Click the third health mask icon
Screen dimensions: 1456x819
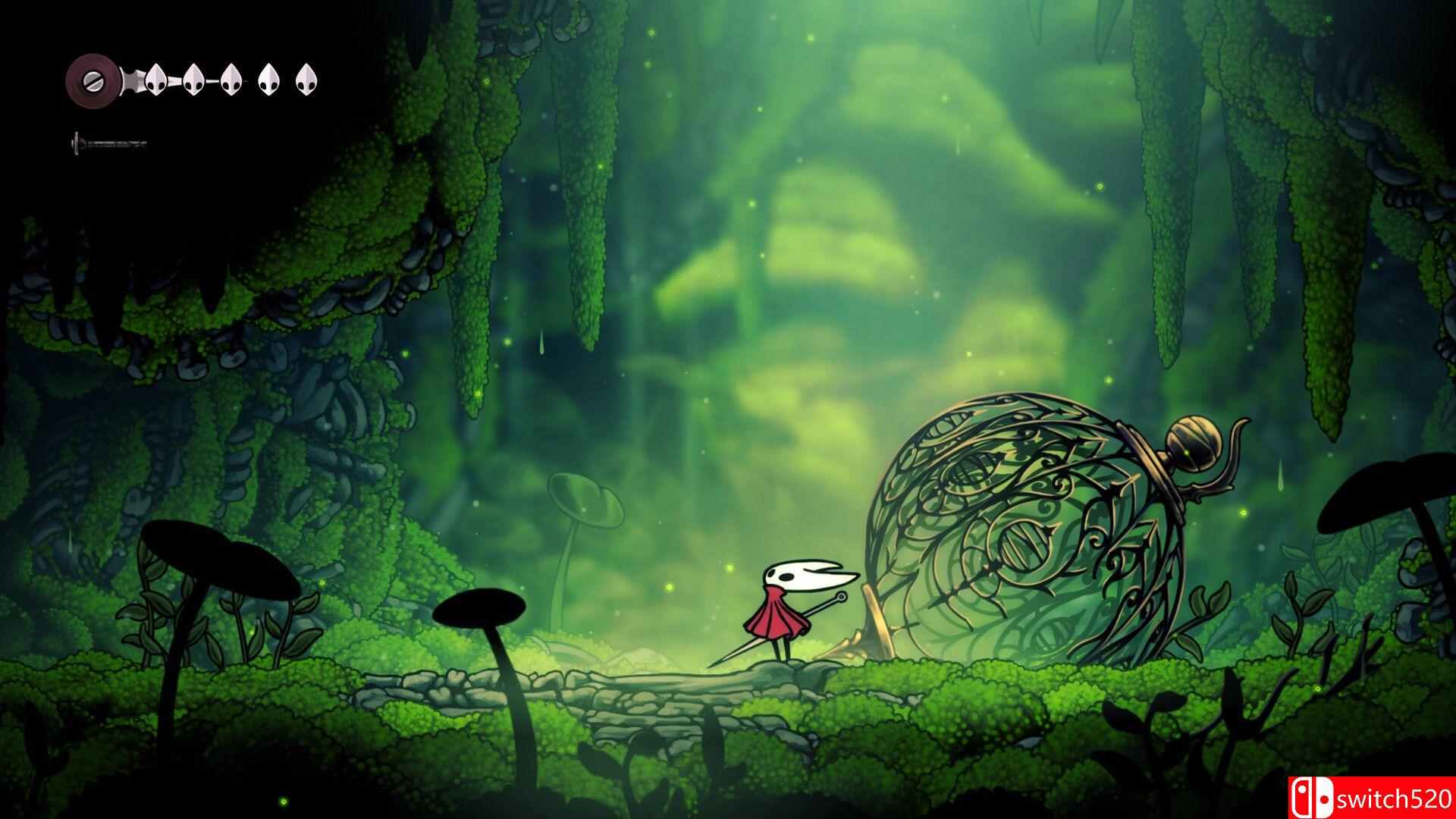pos(230,80)
